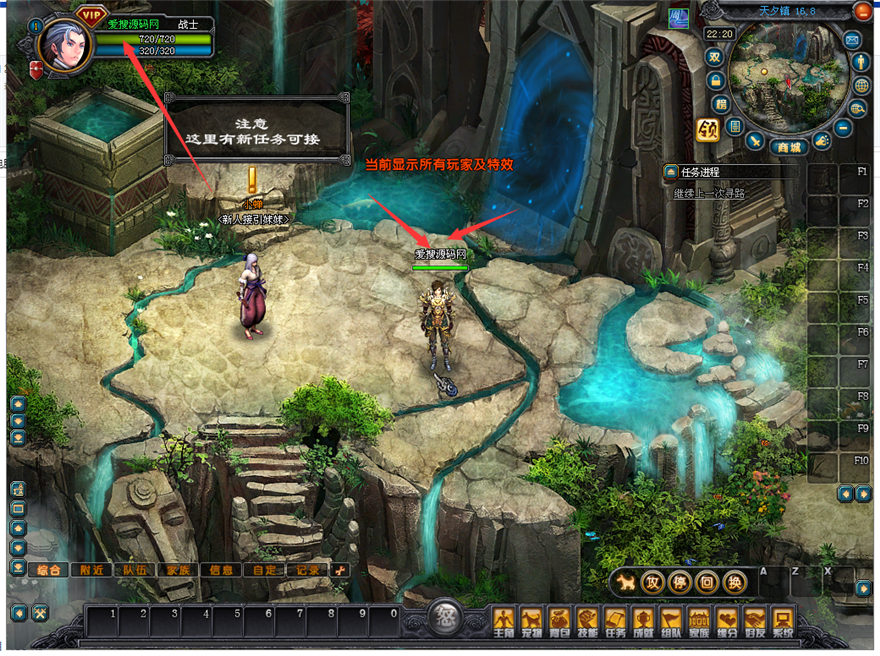Open the 主角 character panel

point(504,619)
